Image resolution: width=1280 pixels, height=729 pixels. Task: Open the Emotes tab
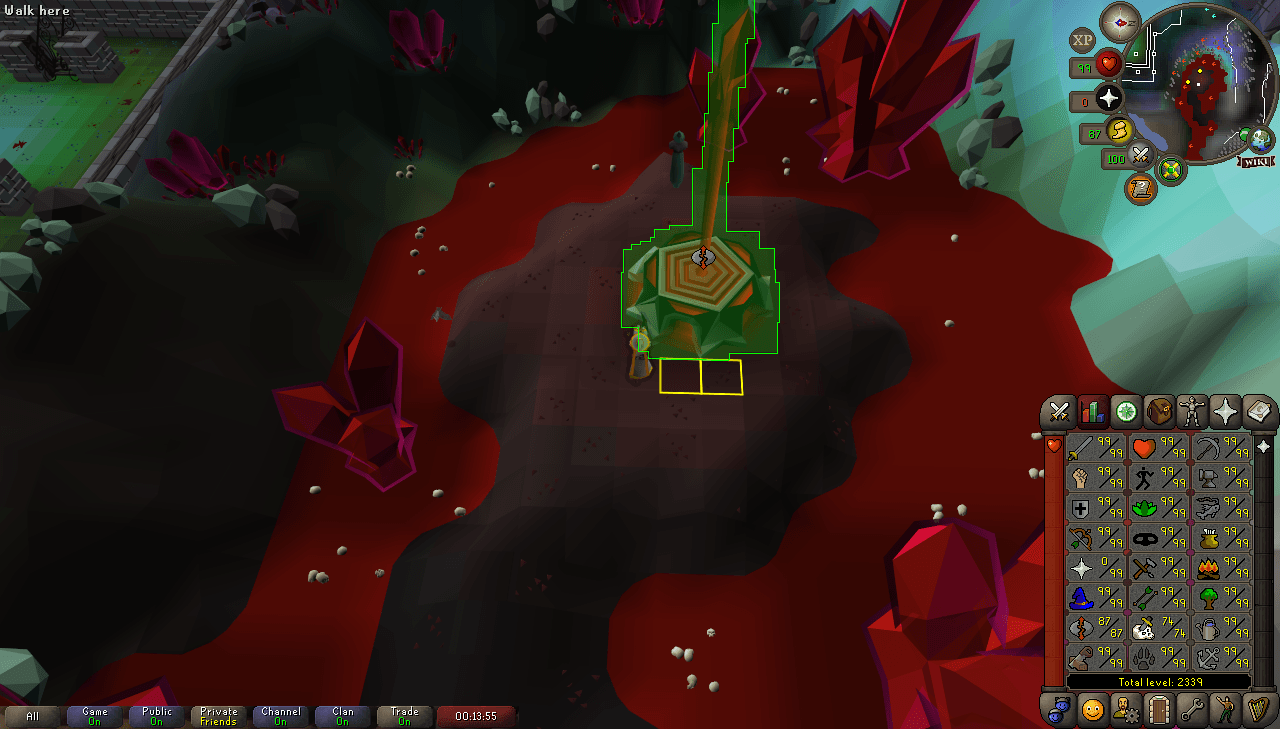(x=1224, y=710)
